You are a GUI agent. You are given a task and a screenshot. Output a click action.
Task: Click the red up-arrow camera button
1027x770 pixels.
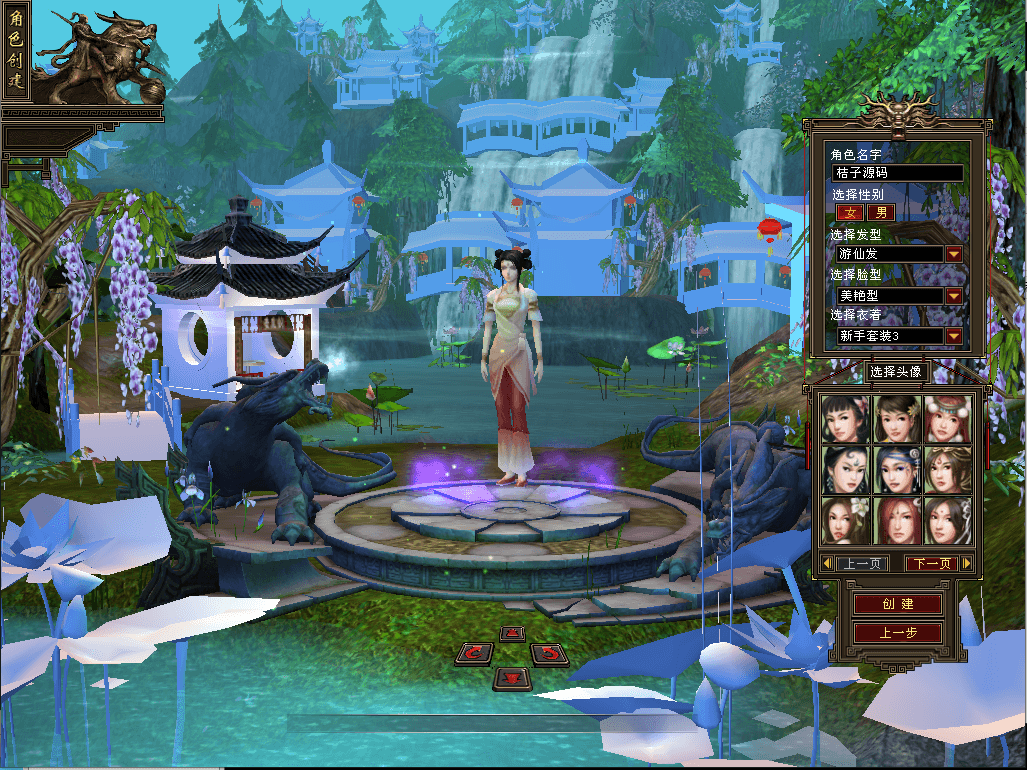click(512, 633)
